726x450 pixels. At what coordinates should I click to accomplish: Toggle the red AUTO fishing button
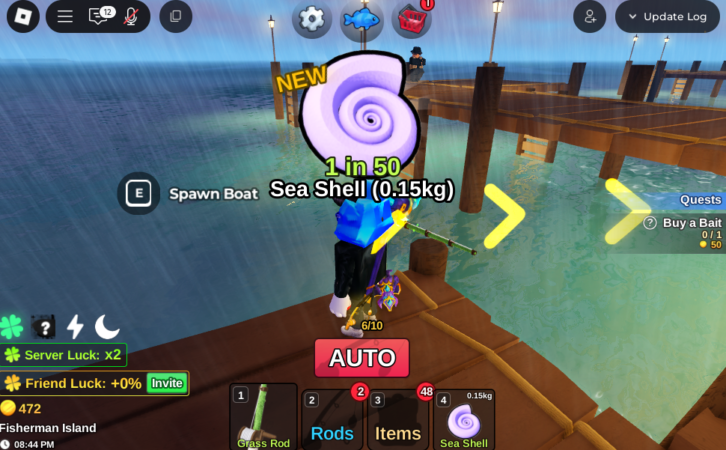[362, 357]
